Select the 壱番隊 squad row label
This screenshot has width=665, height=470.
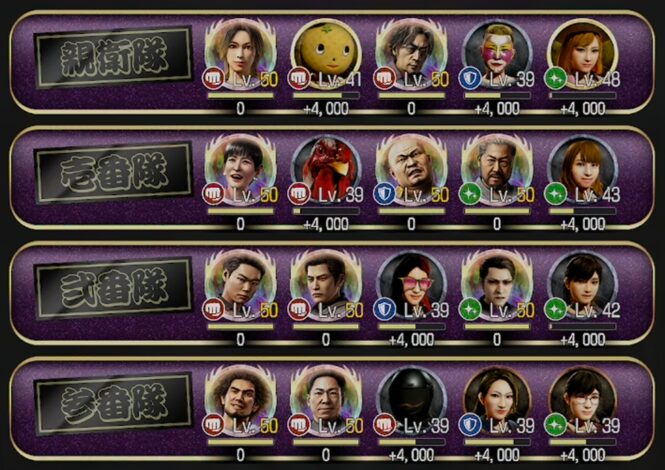112,173
